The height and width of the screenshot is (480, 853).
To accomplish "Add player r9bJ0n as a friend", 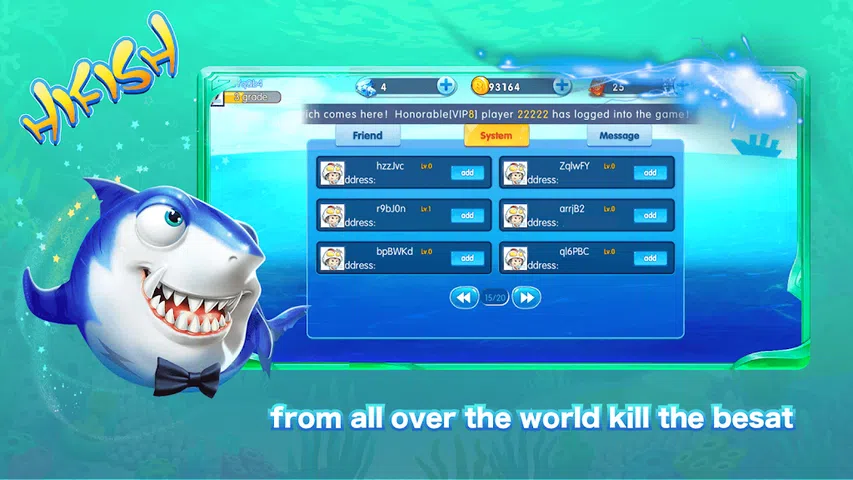I will coord(466,215).
